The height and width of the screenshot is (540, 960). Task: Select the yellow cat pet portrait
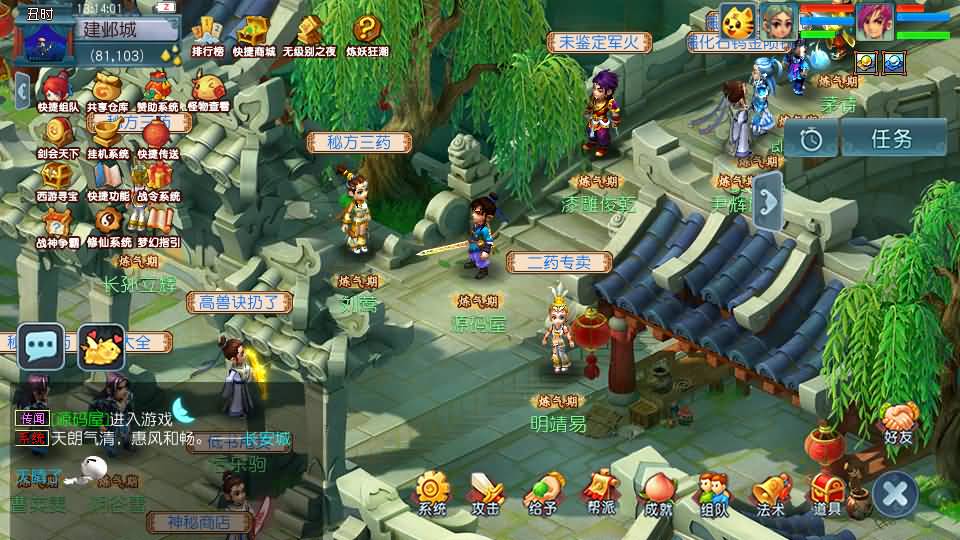[735, 22]
